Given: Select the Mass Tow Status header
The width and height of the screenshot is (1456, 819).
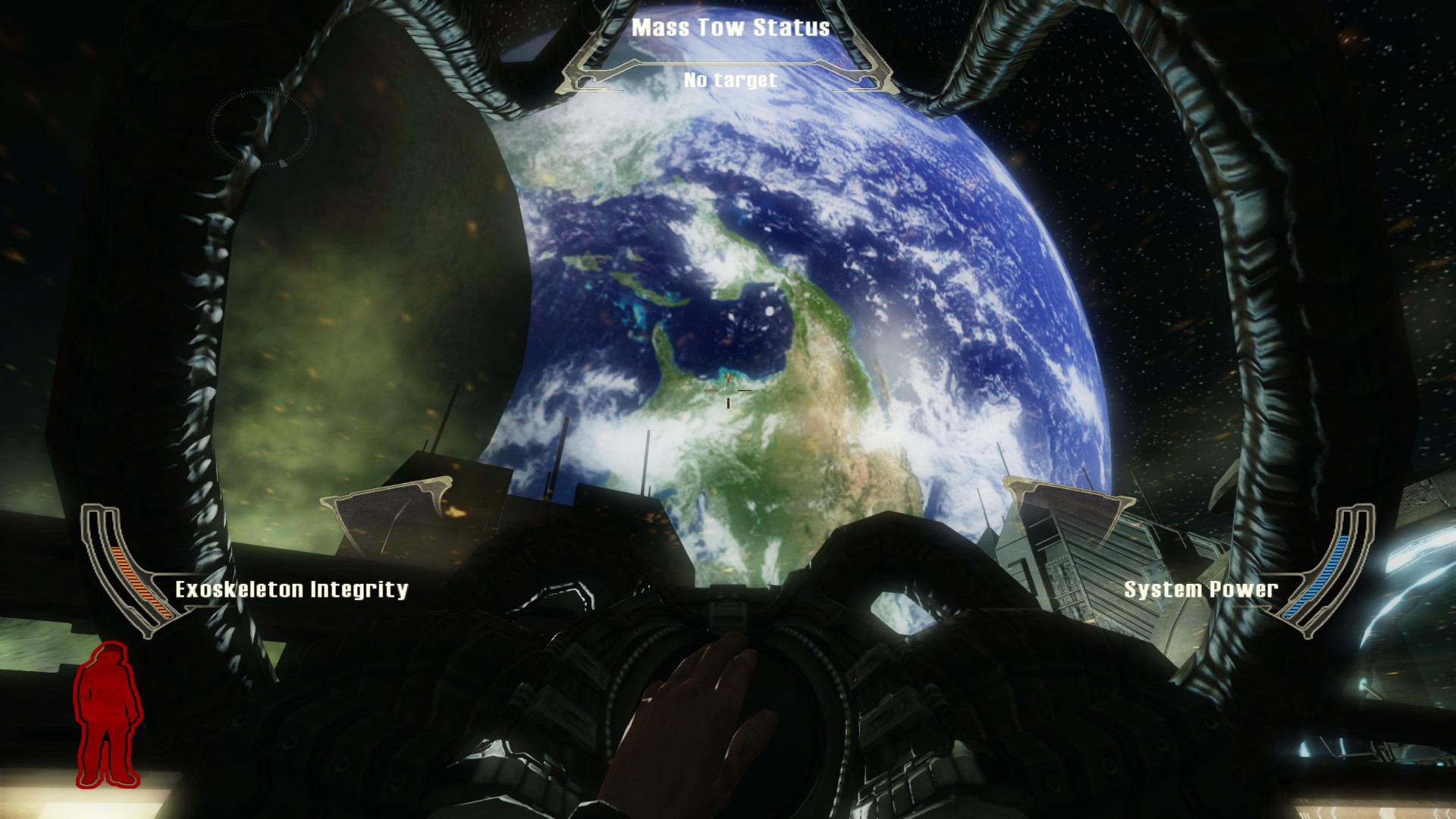Looking at the screenshot, I should point(730,28).
